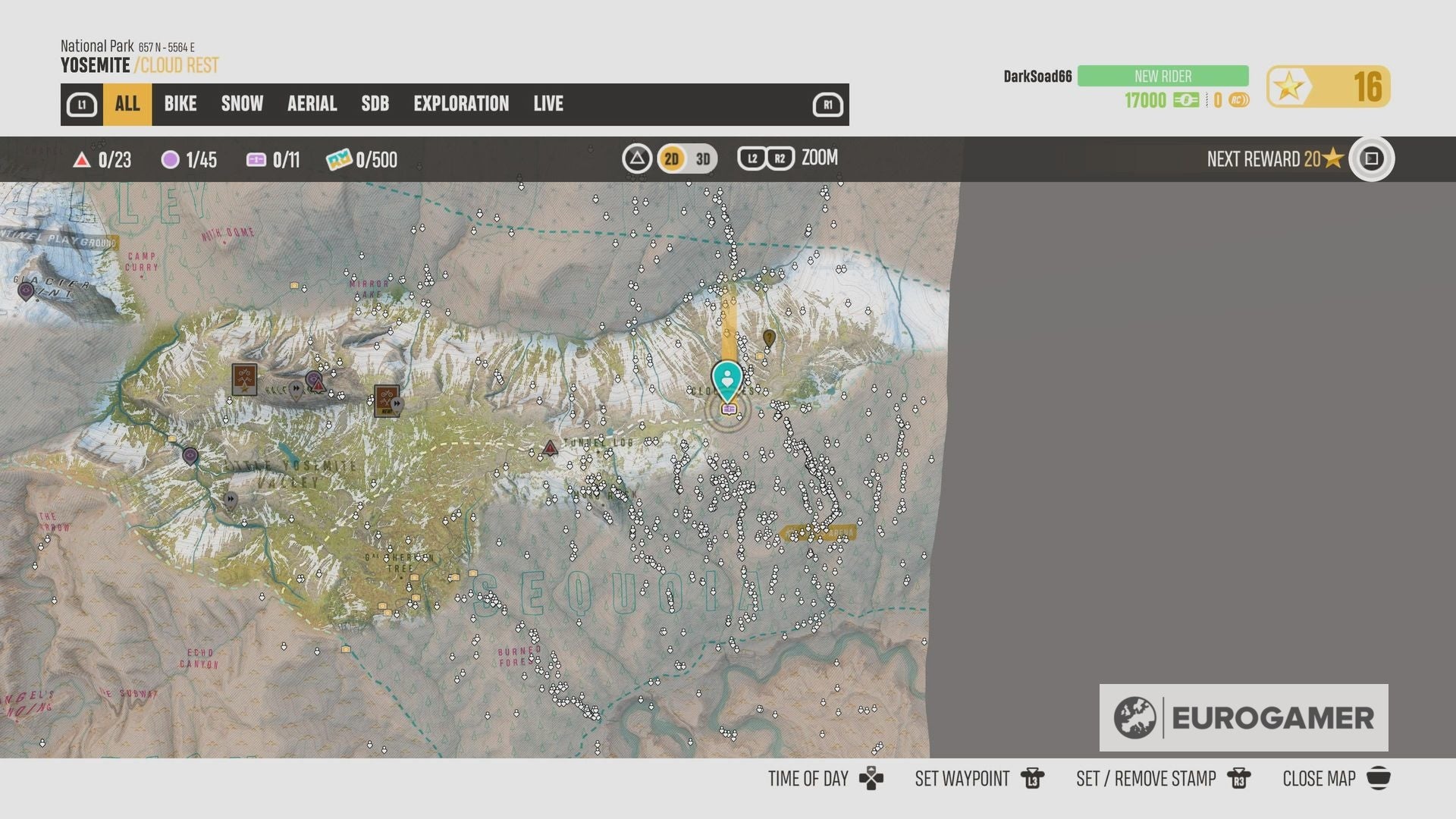Select the purple collectible counter icon
Viewport: 1456px width, 819px height.
point(171,160)
